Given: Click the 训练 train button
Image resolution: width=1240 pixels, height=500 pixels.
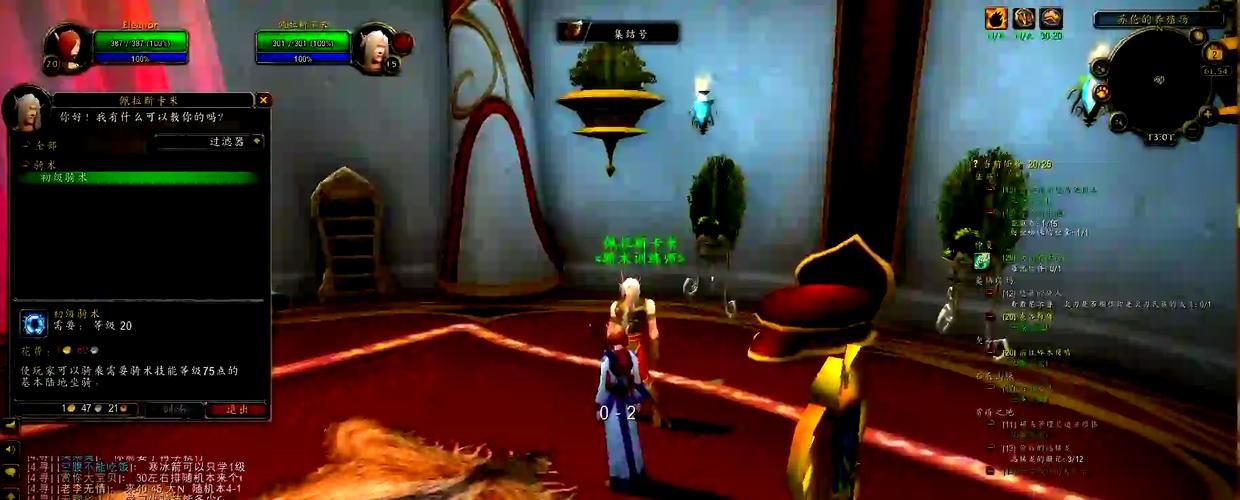Looking at the screenshot, I should (x=174, y=409).
